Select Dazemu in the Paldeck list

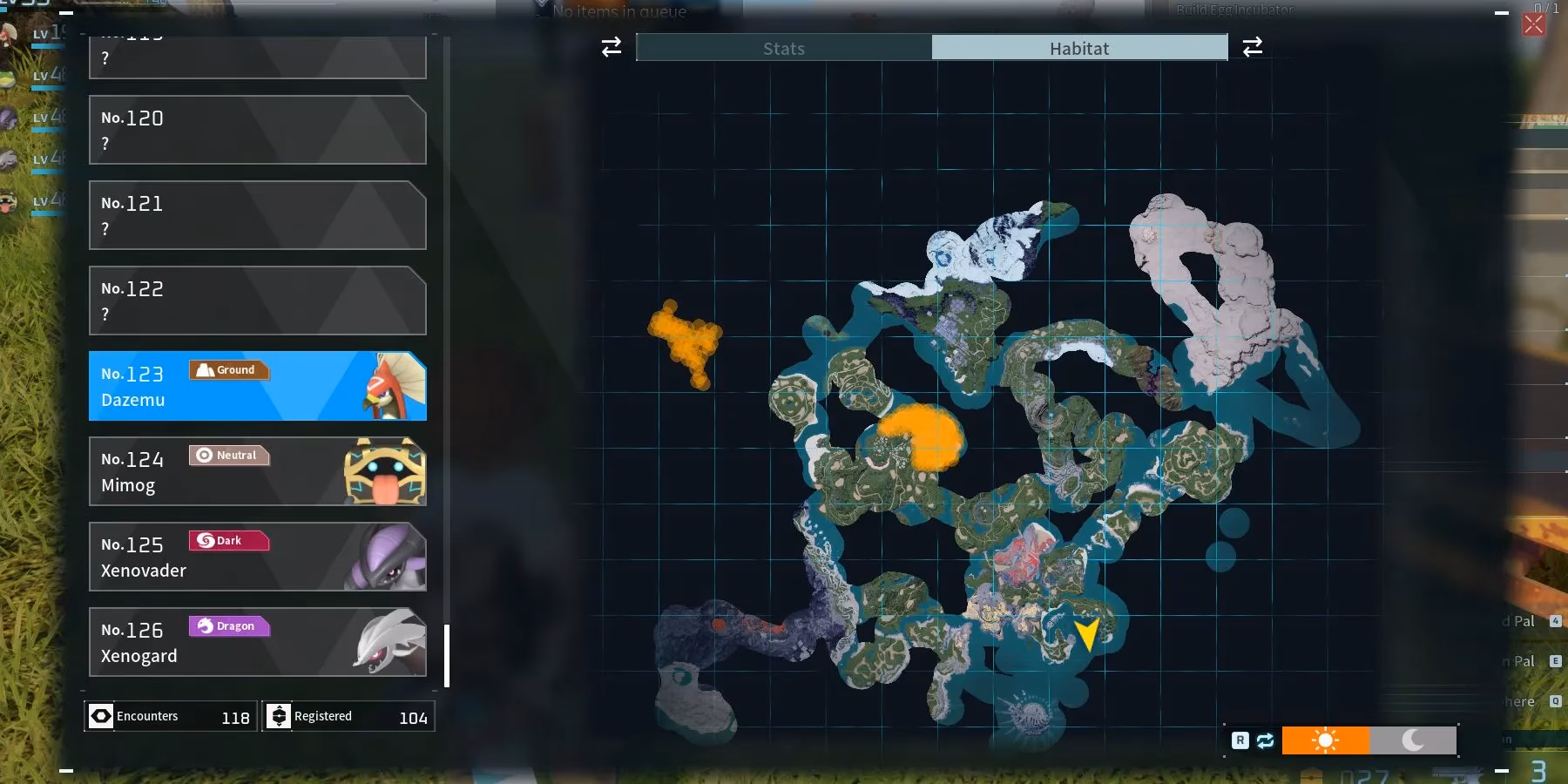pos(257,386)
